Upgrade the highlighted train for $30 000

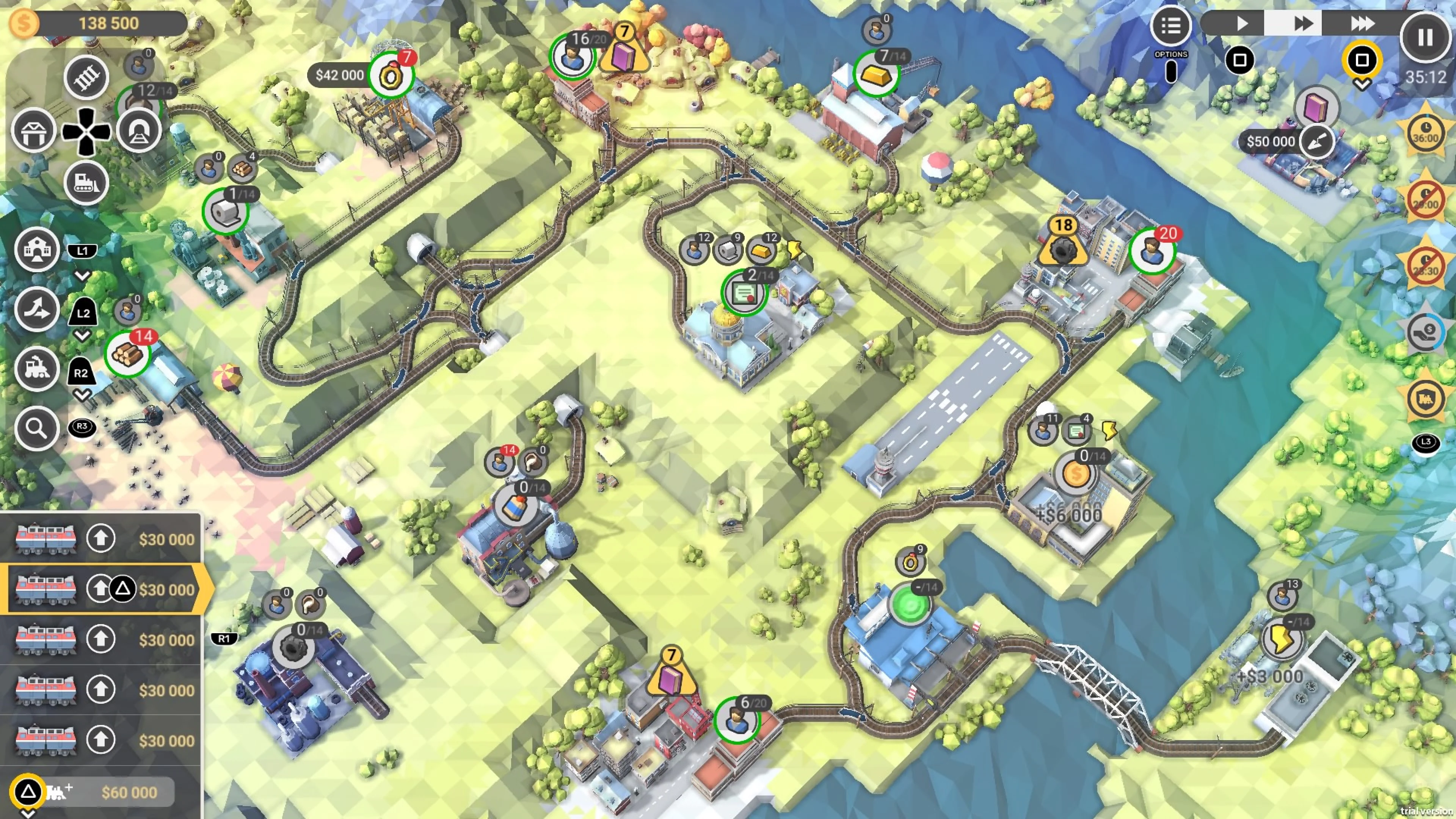(x=100, y=589)
